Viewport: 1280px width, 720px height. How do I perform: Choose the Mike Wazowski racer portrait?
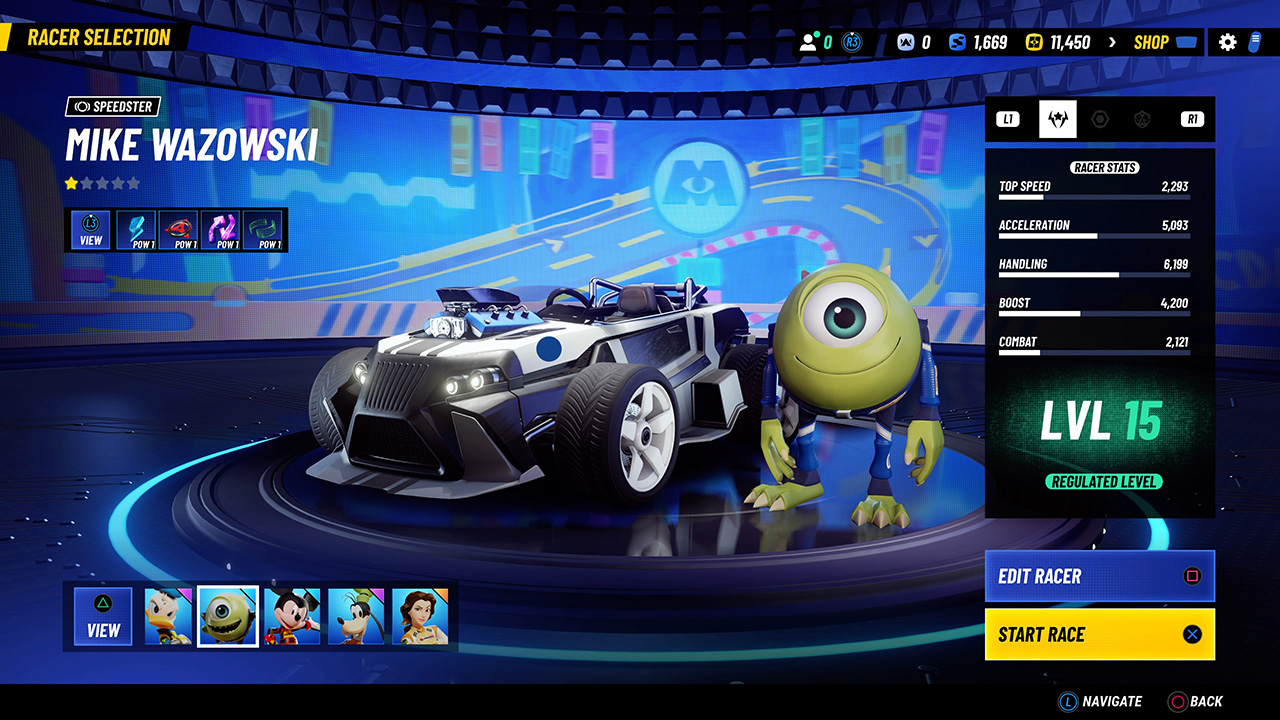click(x=228, y=616)
